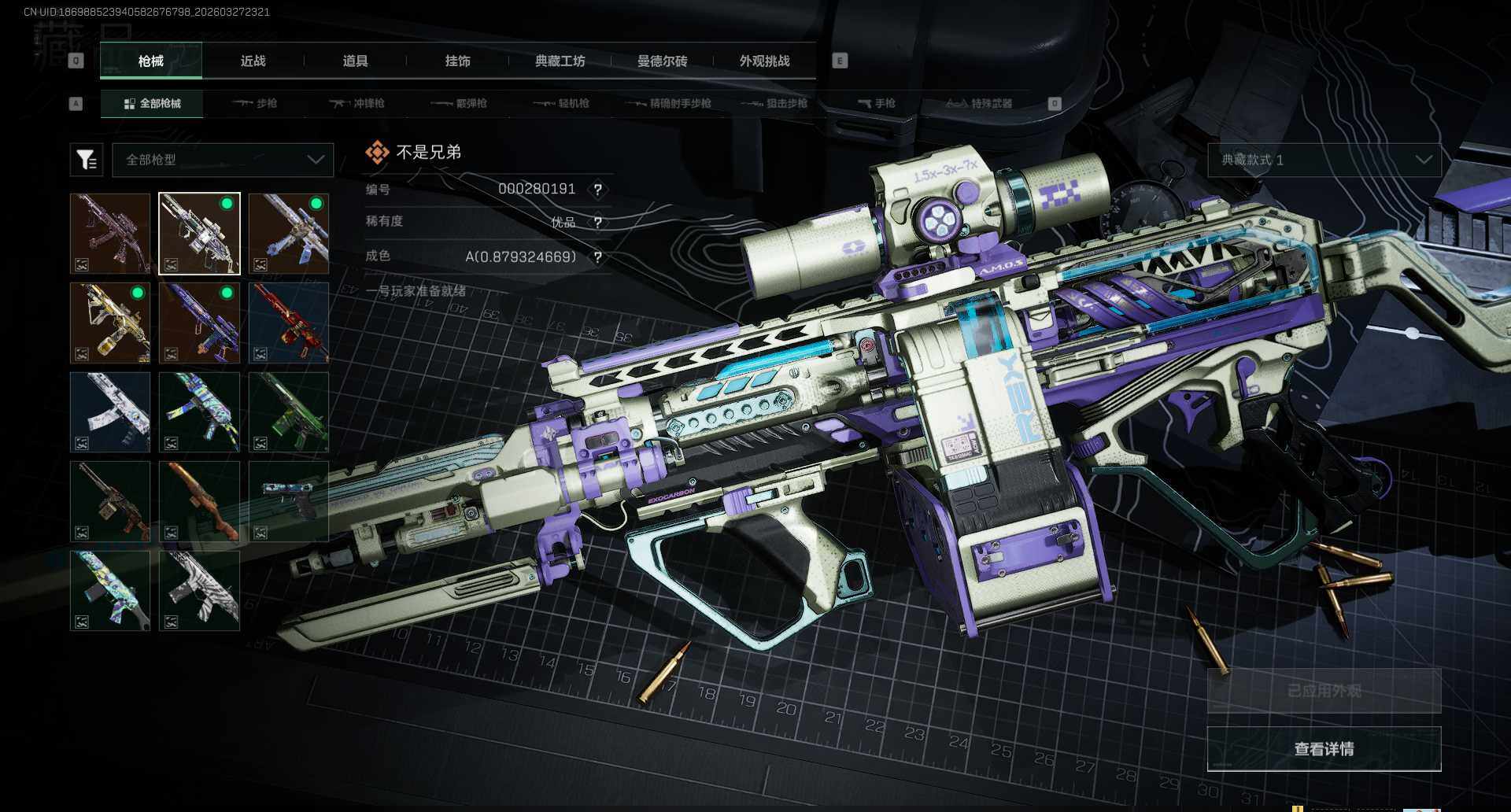Show the 外观挑战 challenges tab
This screenshot has height=812, width=1511.
(x=764, y=61)
